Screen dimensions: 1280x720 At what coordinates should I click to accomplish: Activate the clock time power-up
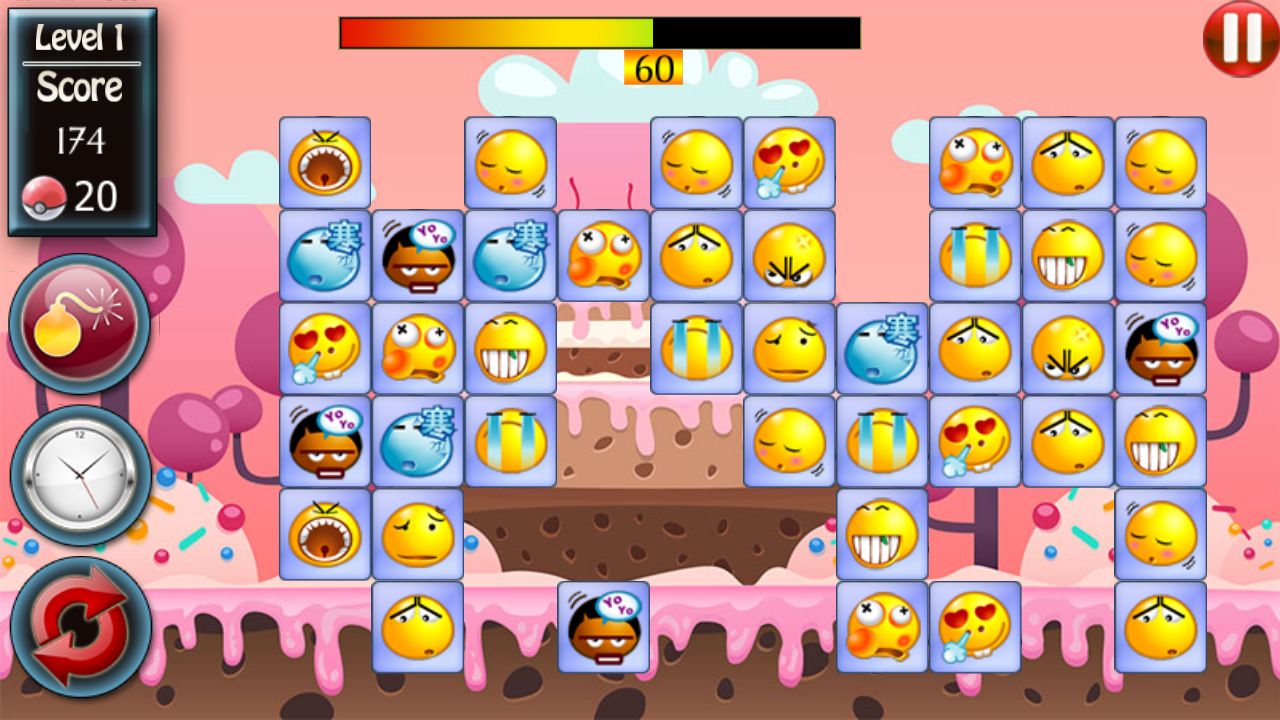[x=80, y=474]
